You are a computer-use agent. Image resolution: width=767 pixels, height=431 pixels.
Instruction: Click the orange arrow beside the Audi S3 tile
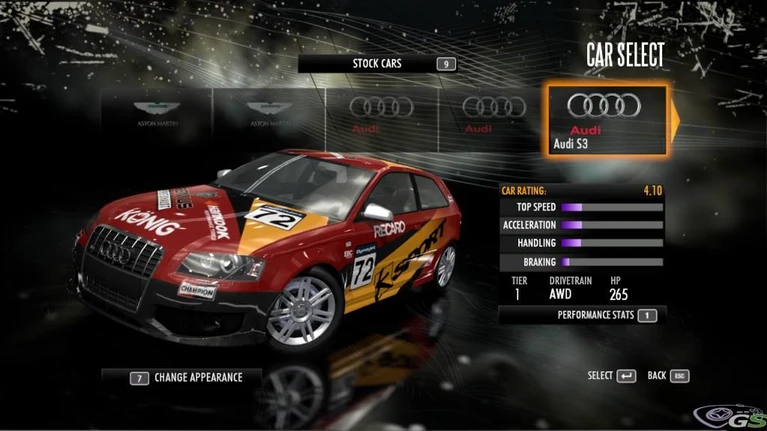675,121
